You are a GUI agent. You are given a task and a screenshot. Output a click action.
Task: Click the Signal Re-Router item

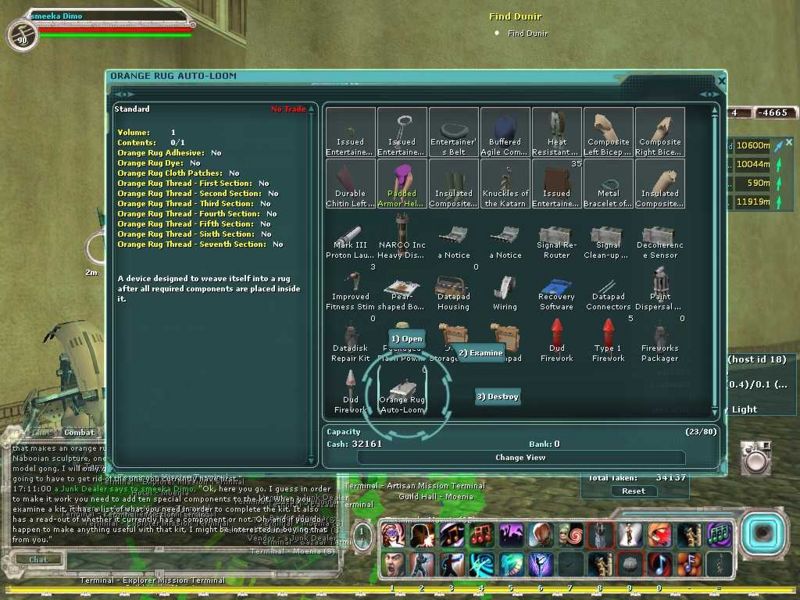(x=556, y=242)
